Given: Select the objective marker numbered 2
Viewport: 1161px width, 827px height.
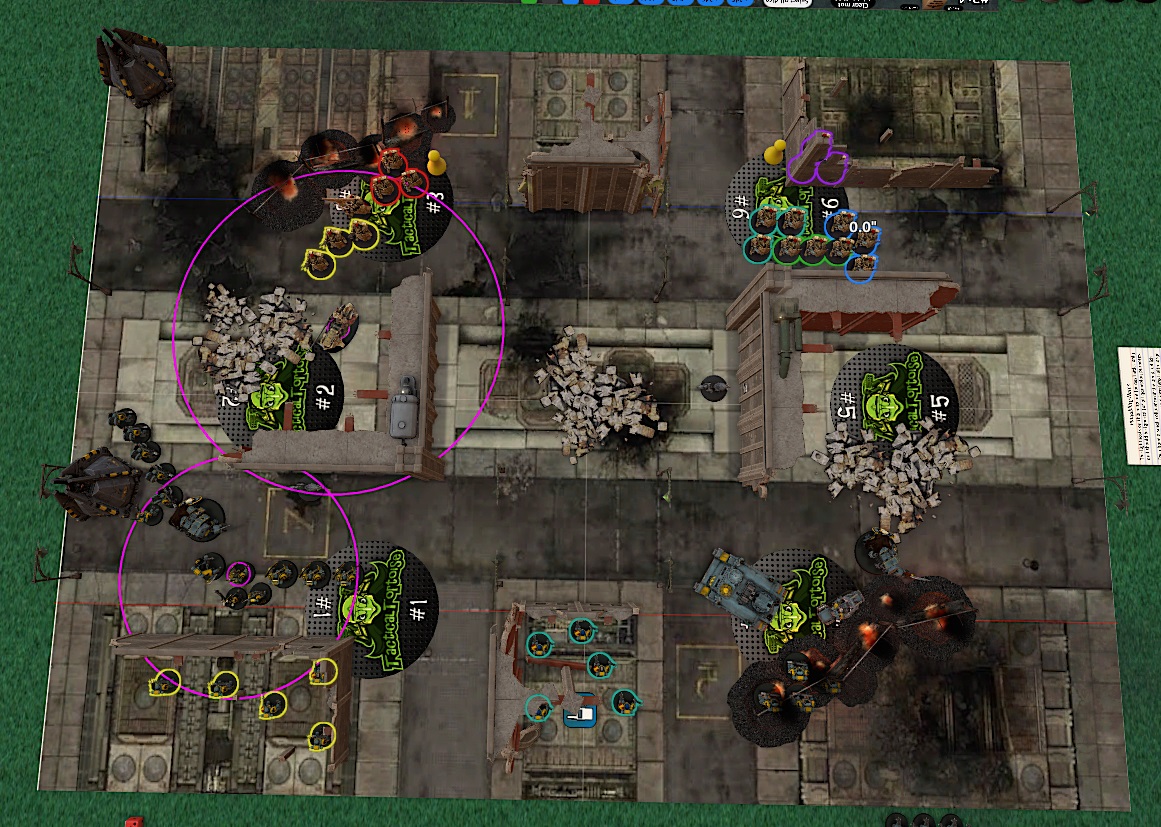Looking at the screenshot, I should pos(283,399).
